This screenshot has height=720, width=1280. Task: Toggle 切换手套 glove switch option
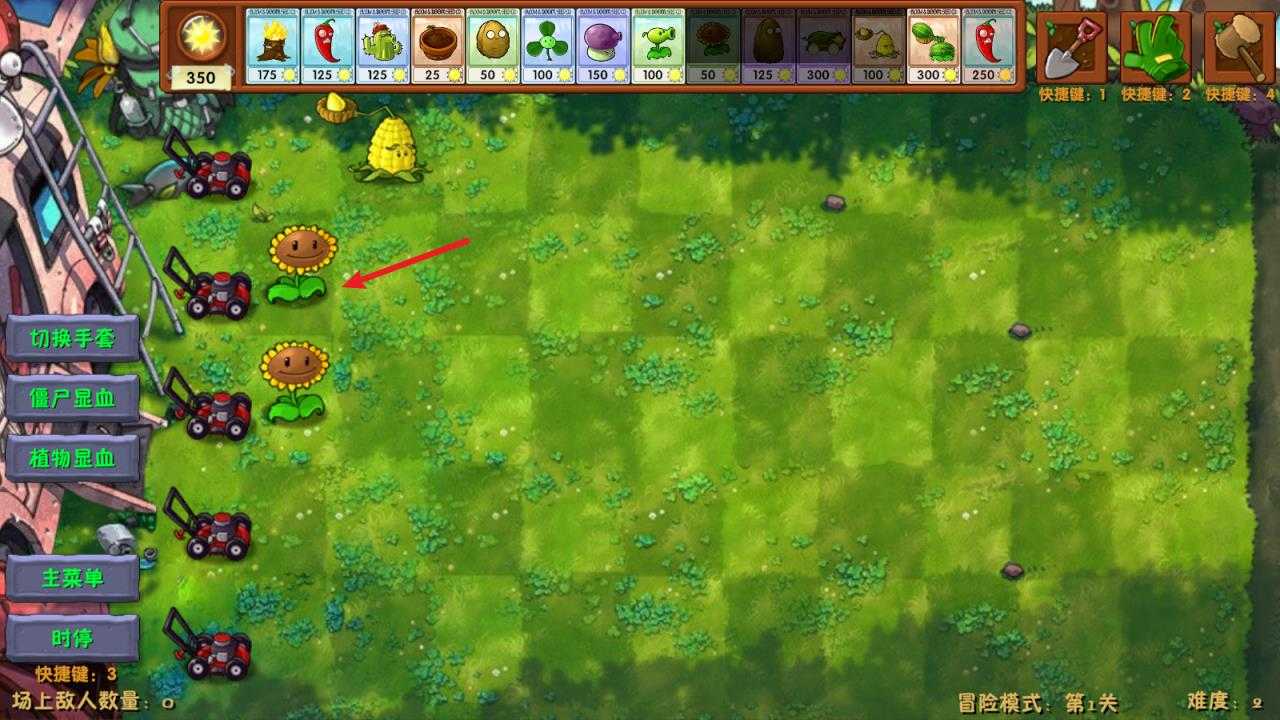[x=72, y=338]
